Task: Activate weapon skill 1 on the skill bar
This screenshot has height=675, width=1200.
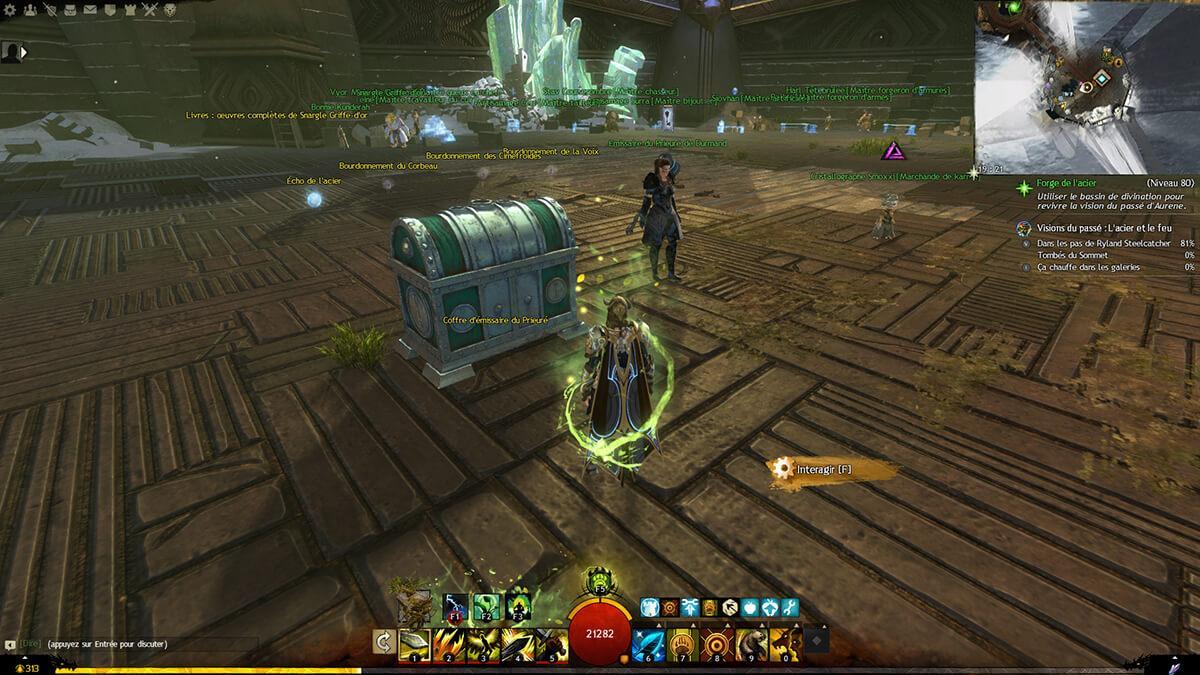Action: coord(413,641)
